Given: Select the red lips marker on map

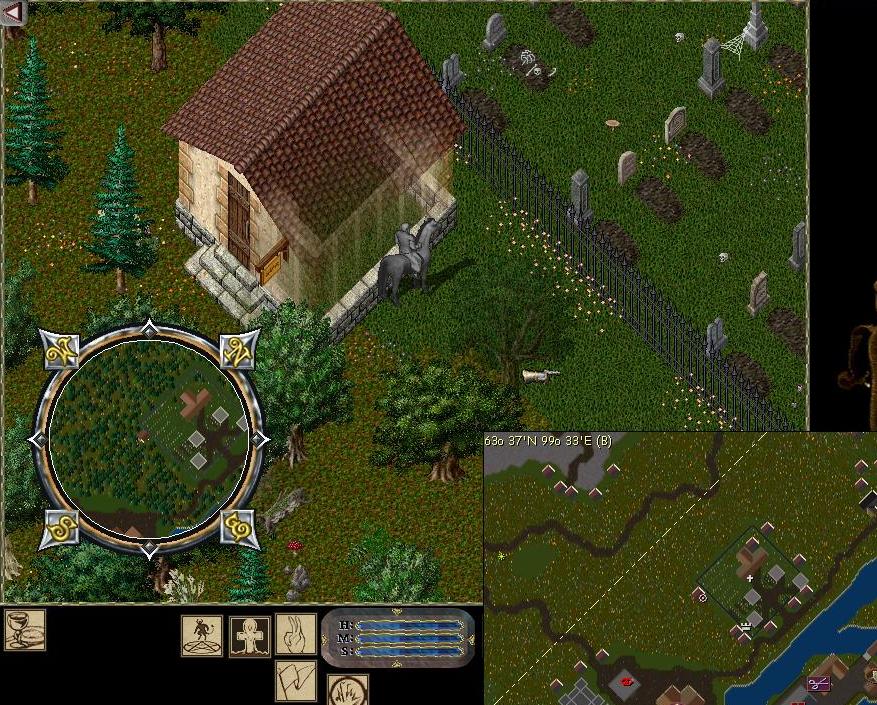Looking at the screenshot, I should [x=627, y=681].
